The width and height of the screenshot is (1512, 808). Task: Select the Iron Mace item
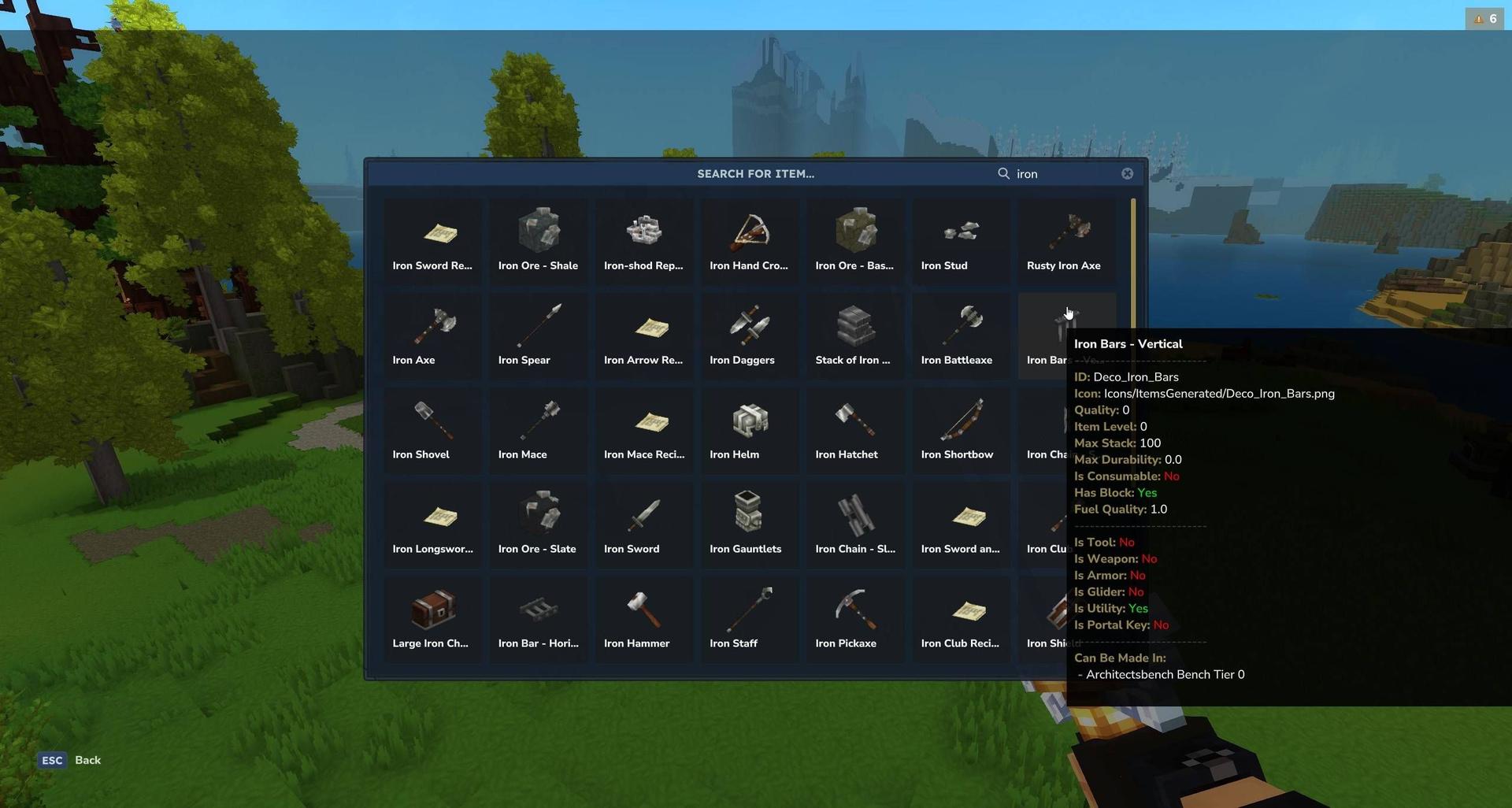[x=538, y=420]
